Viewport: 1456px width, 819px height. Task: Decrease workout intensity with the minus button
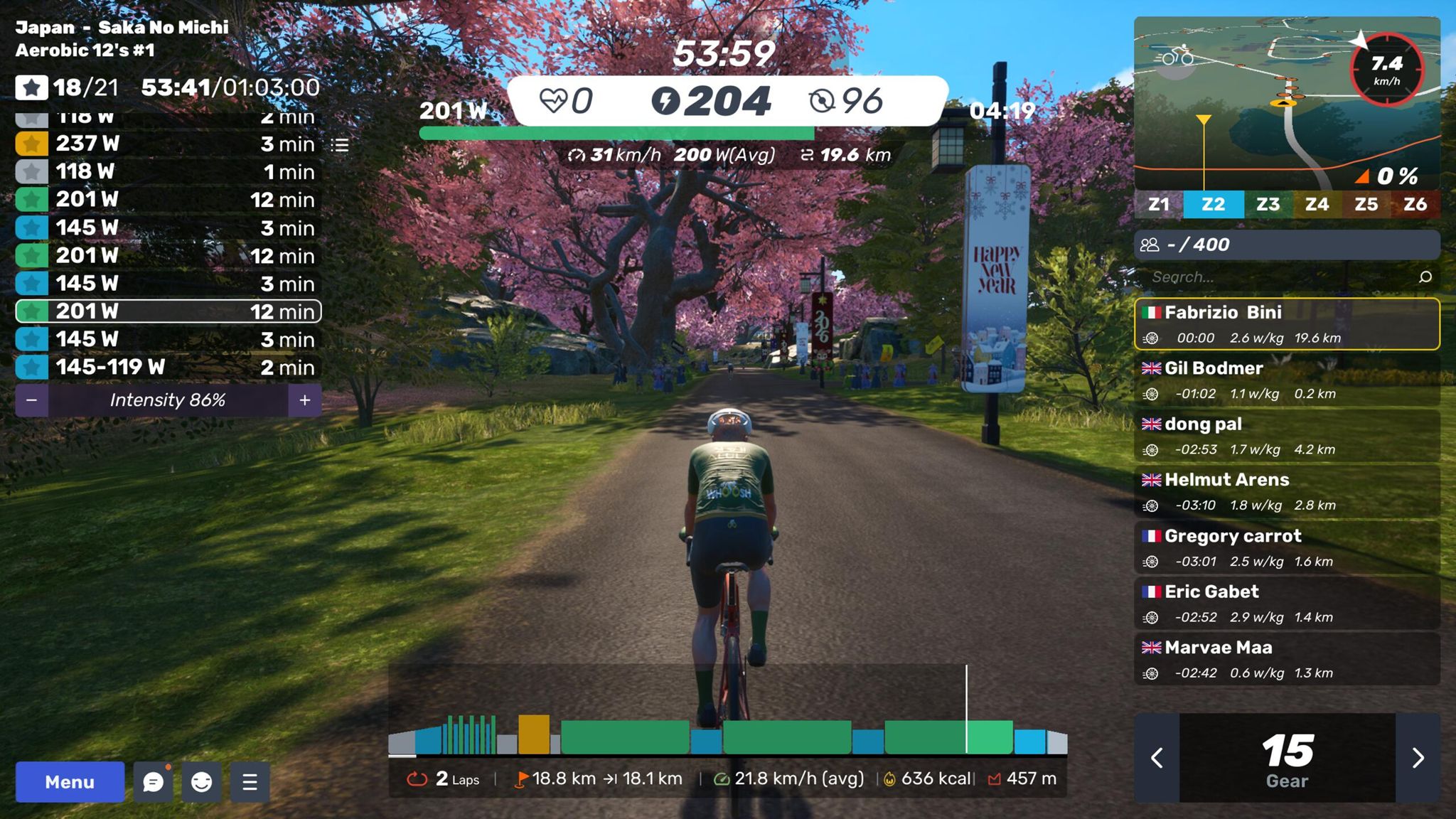(31, 400)
